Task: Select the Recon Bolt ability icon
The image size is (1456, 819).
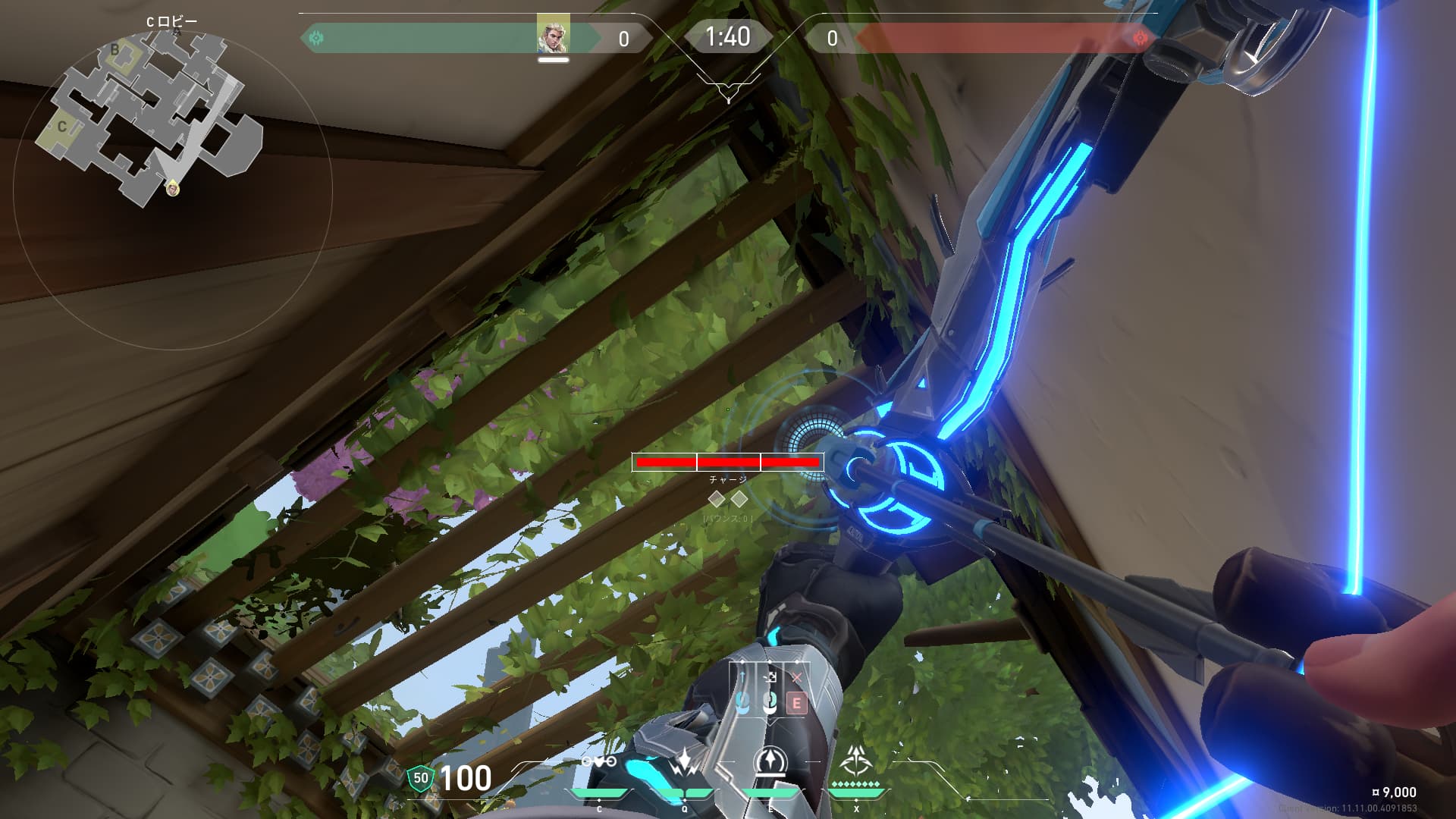Action: (x=770, y=761)
